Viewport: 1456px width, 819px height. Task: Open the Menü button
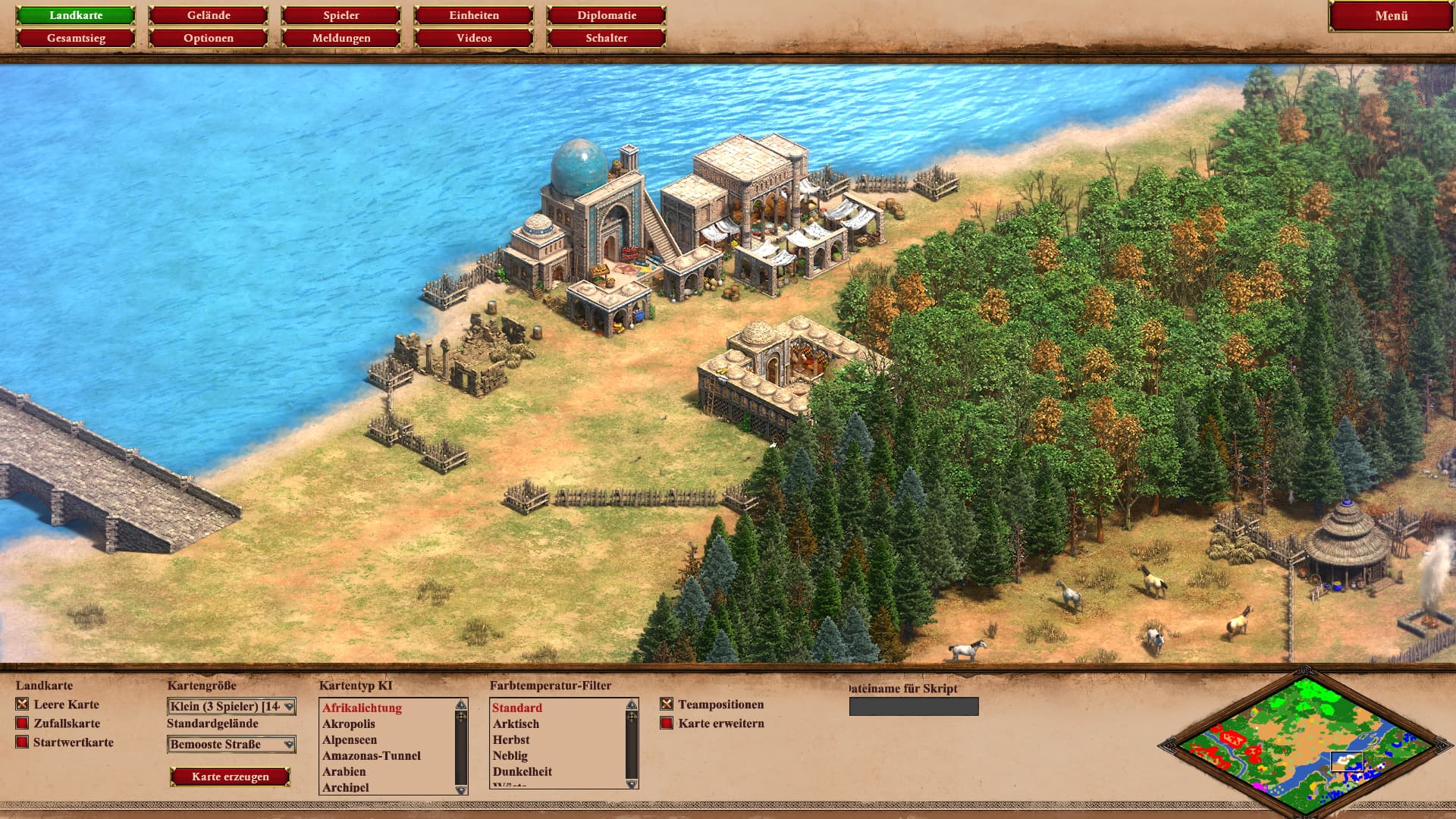click(x=1391, y=16)
